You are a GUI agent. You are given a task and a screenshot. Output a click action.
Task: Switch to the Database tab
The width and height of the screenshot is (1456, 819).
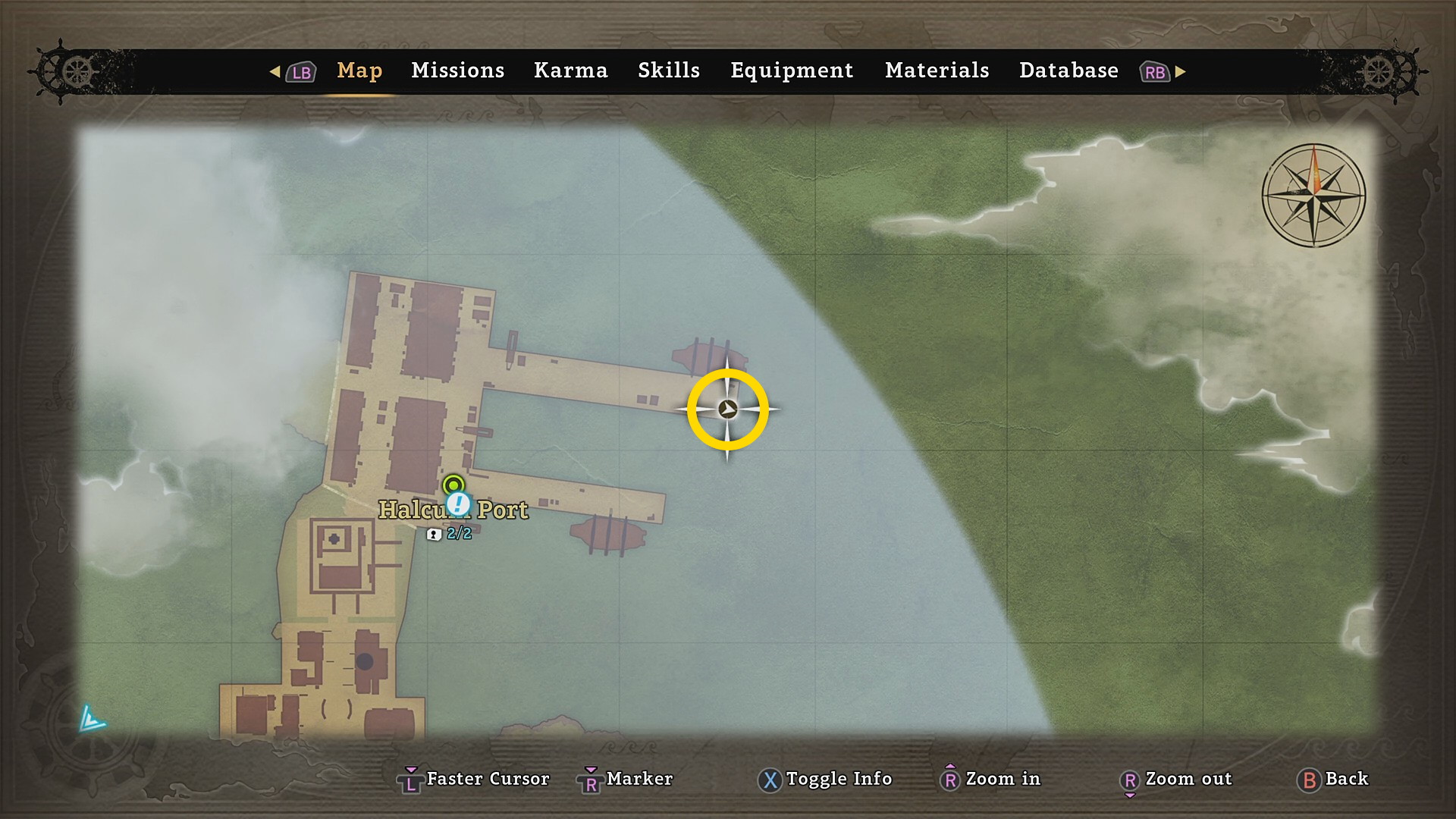point(1068,71)
